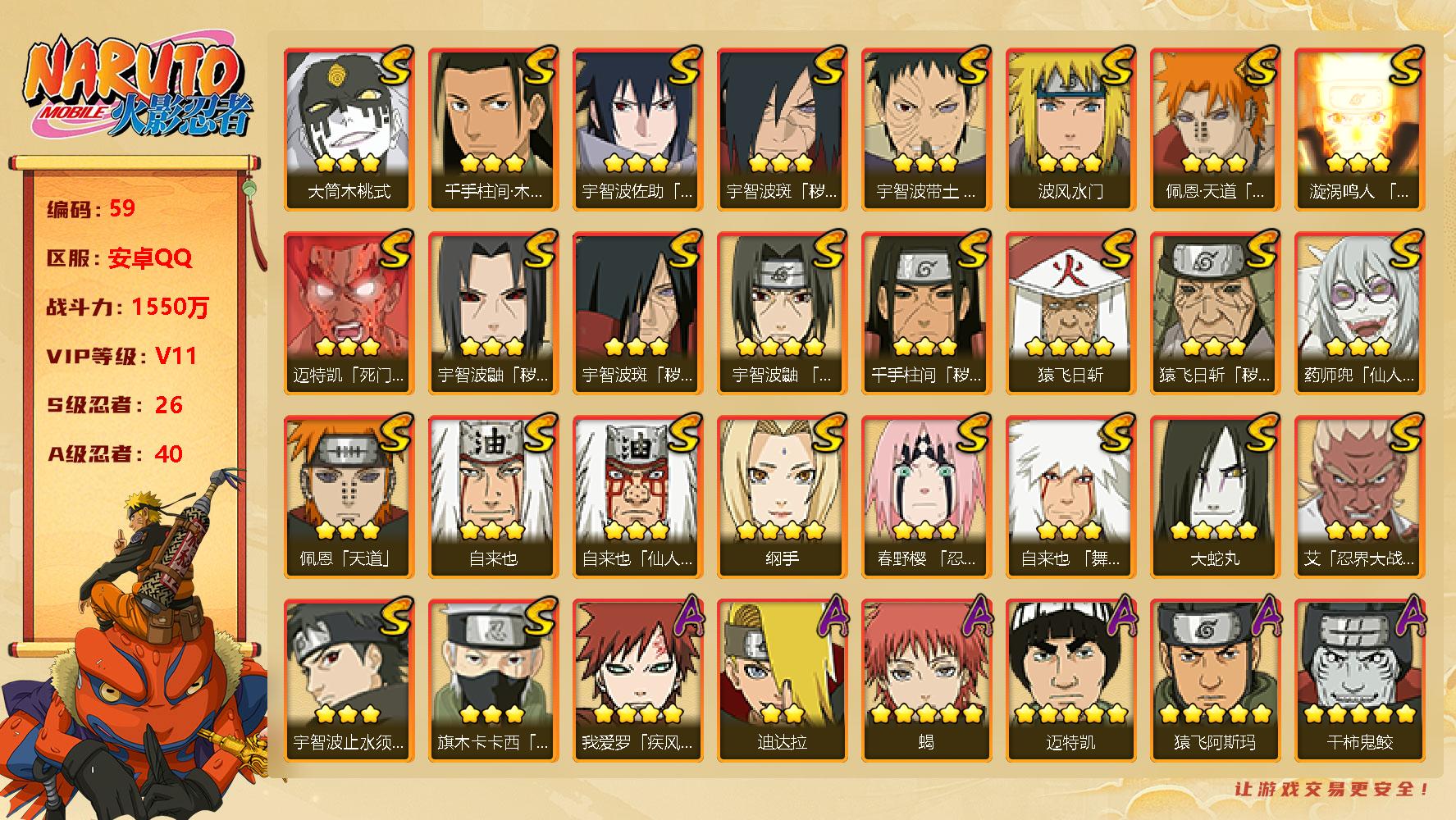The width and height of the screenshot is (1456, 820).
Task: Choose the 艾「忍界大战」 card
Action: pos(1359,496)
